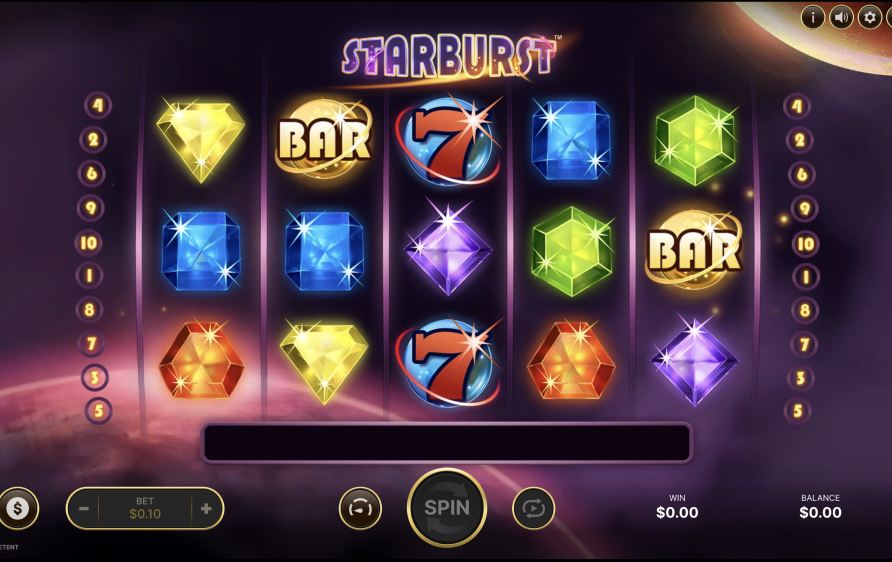This screenshot has height=562, width=892.
Task: Click the dollar coin button
Action: click(17, 509)
